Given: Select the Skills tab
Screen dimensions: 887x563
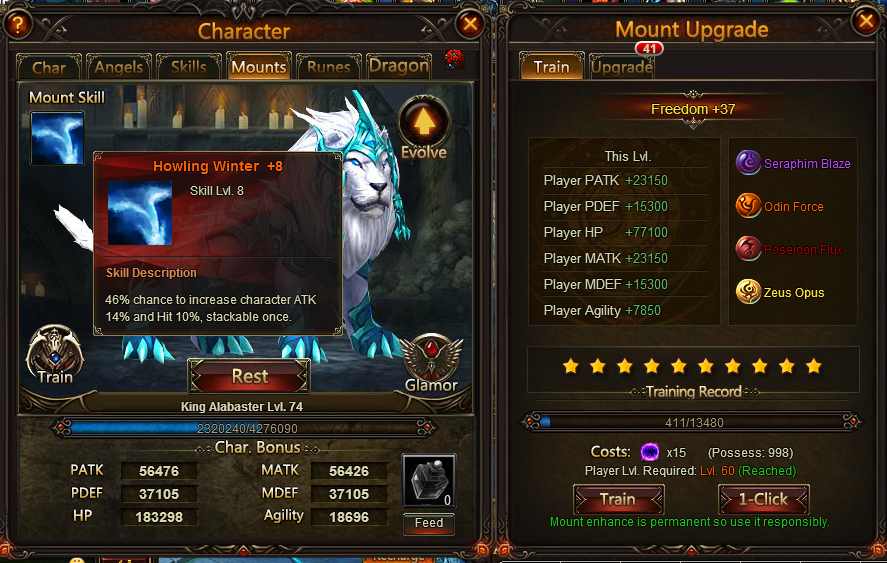Looking at the screenshot, I should click(x=188, y=67).
